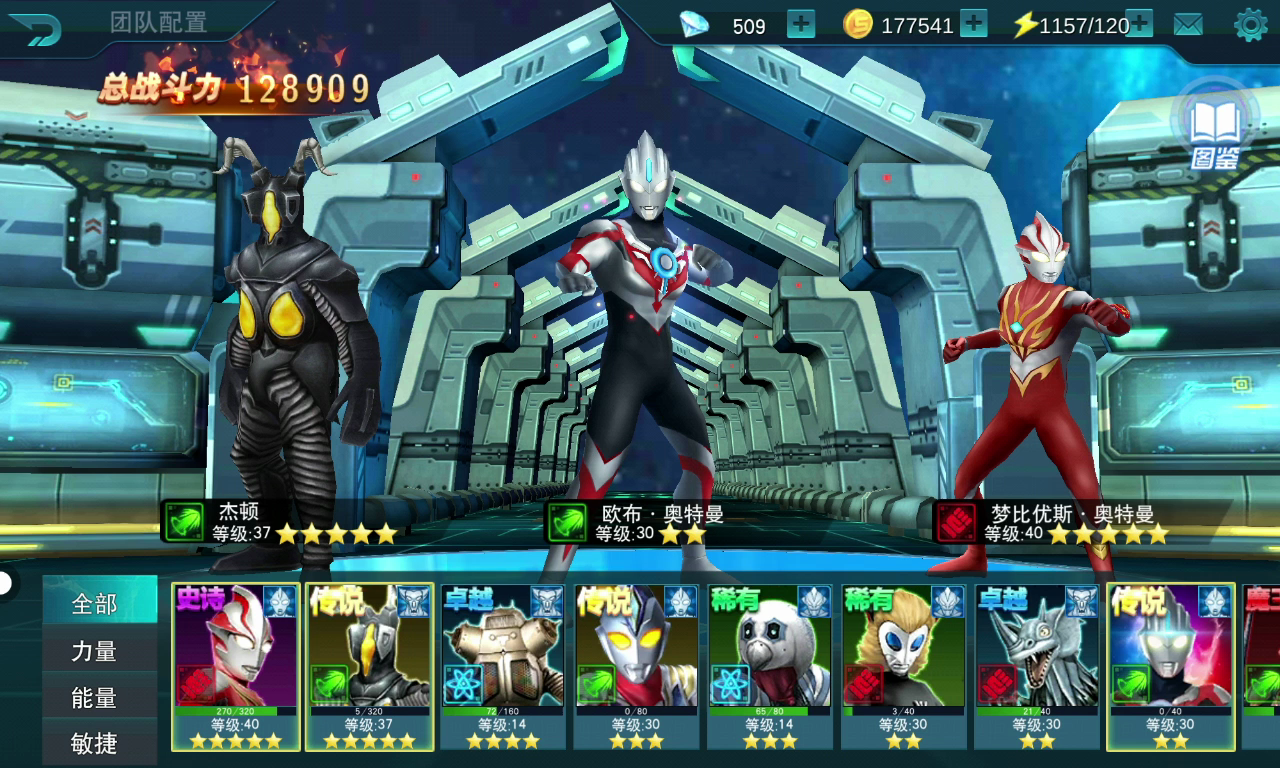This screenshot has height=768, width=1280.
Task: Select the 稀有 level 14 white monster card
Action: (770, 666)
